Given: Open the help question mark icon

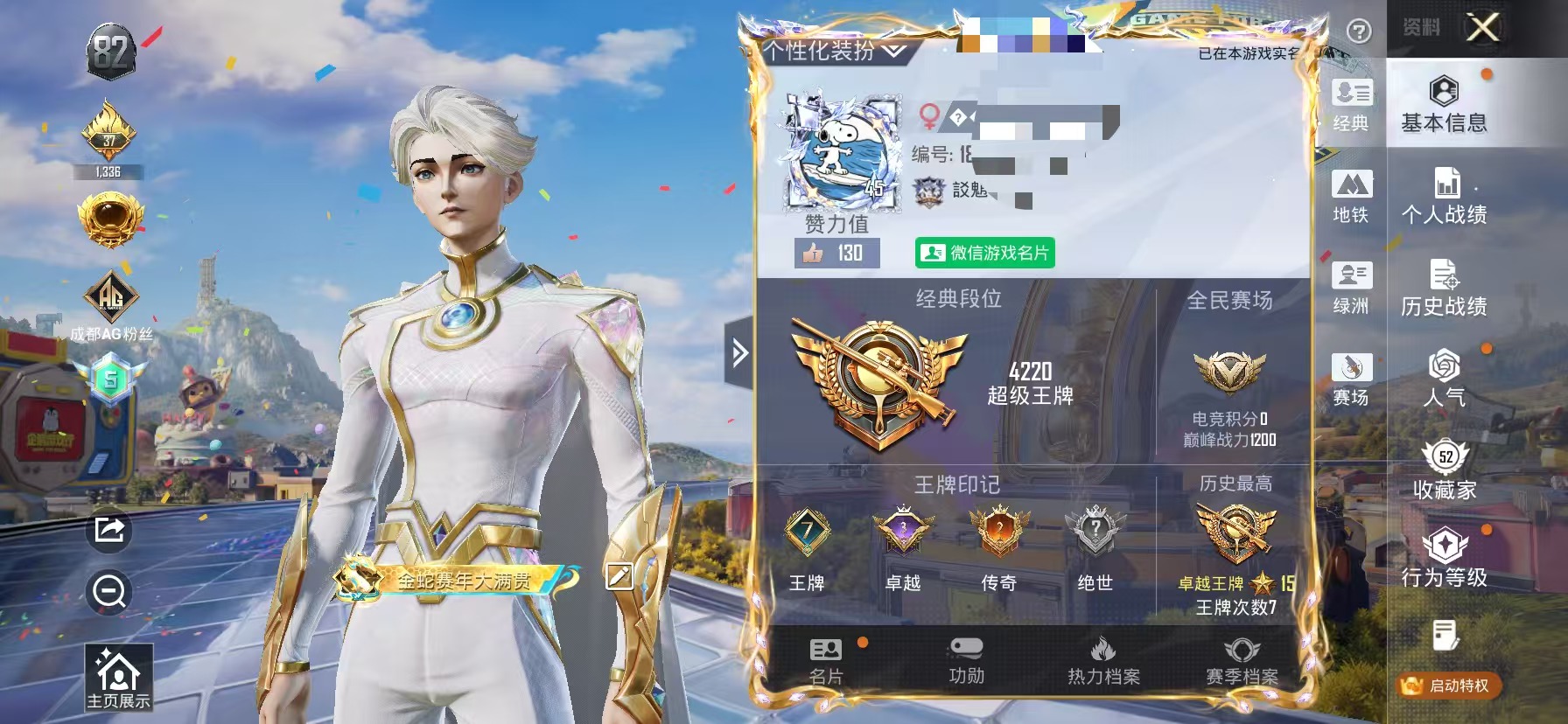Looking at the screenshot, I should point(1357,31).
